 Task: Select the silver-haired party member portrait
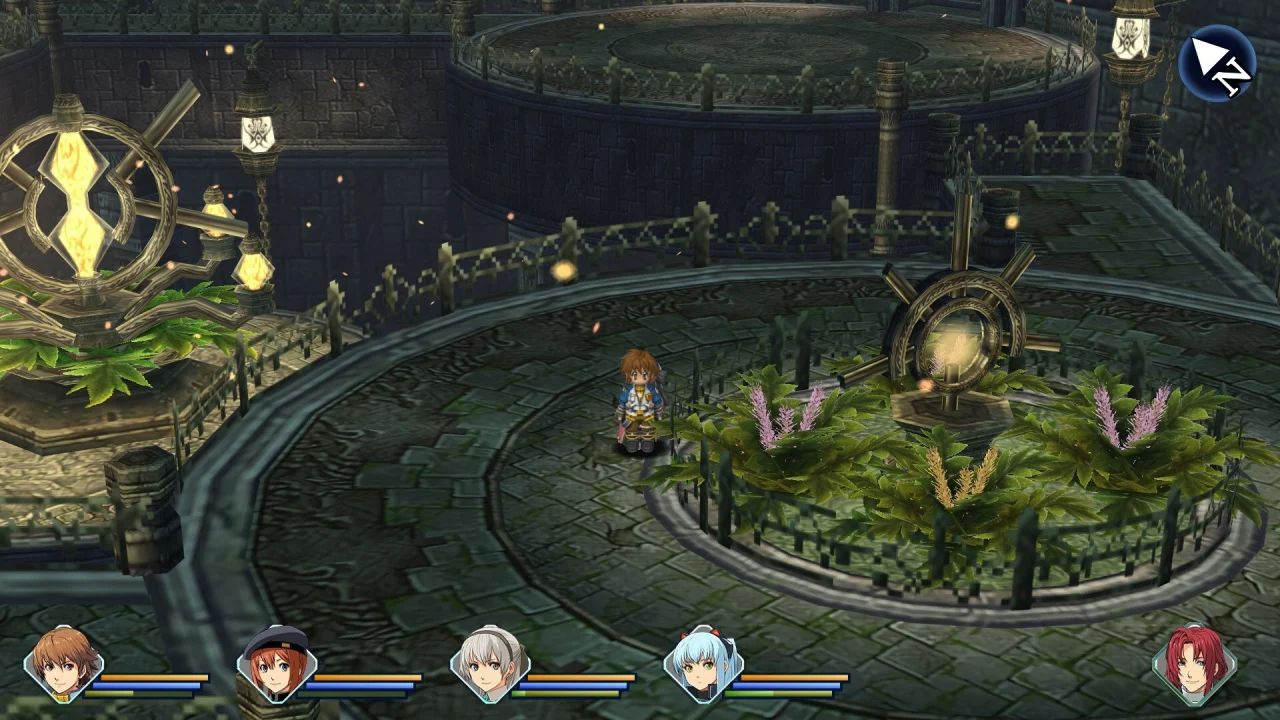489,664
